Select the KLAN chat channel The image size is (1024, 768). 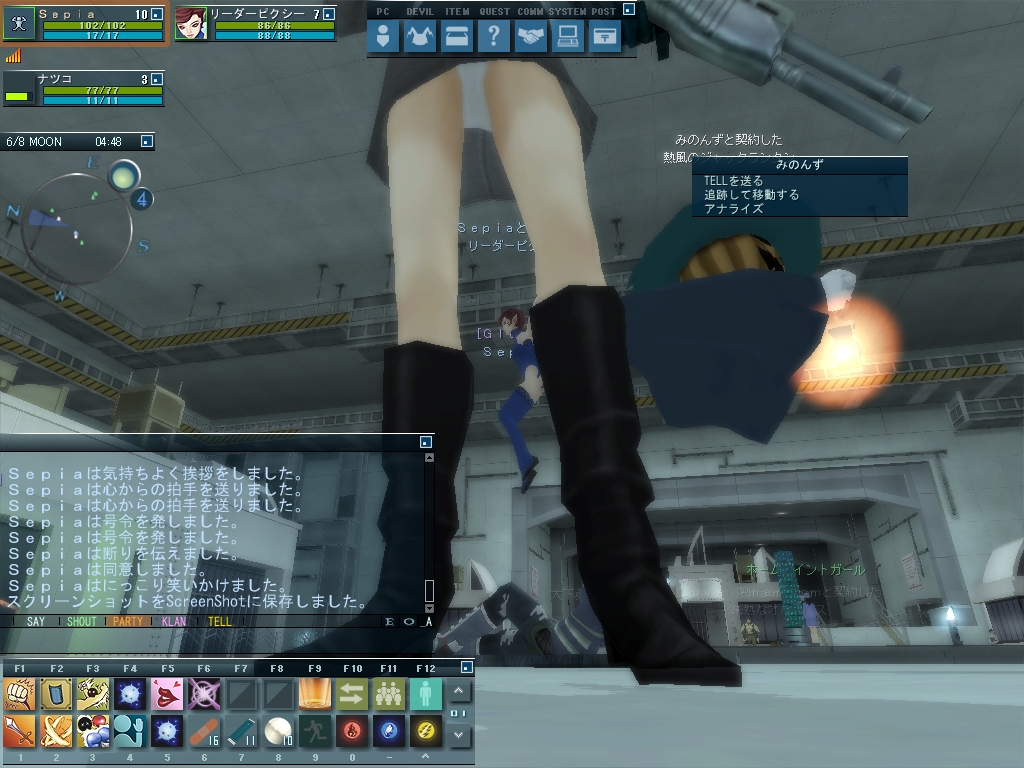click(x=174, y=621)
